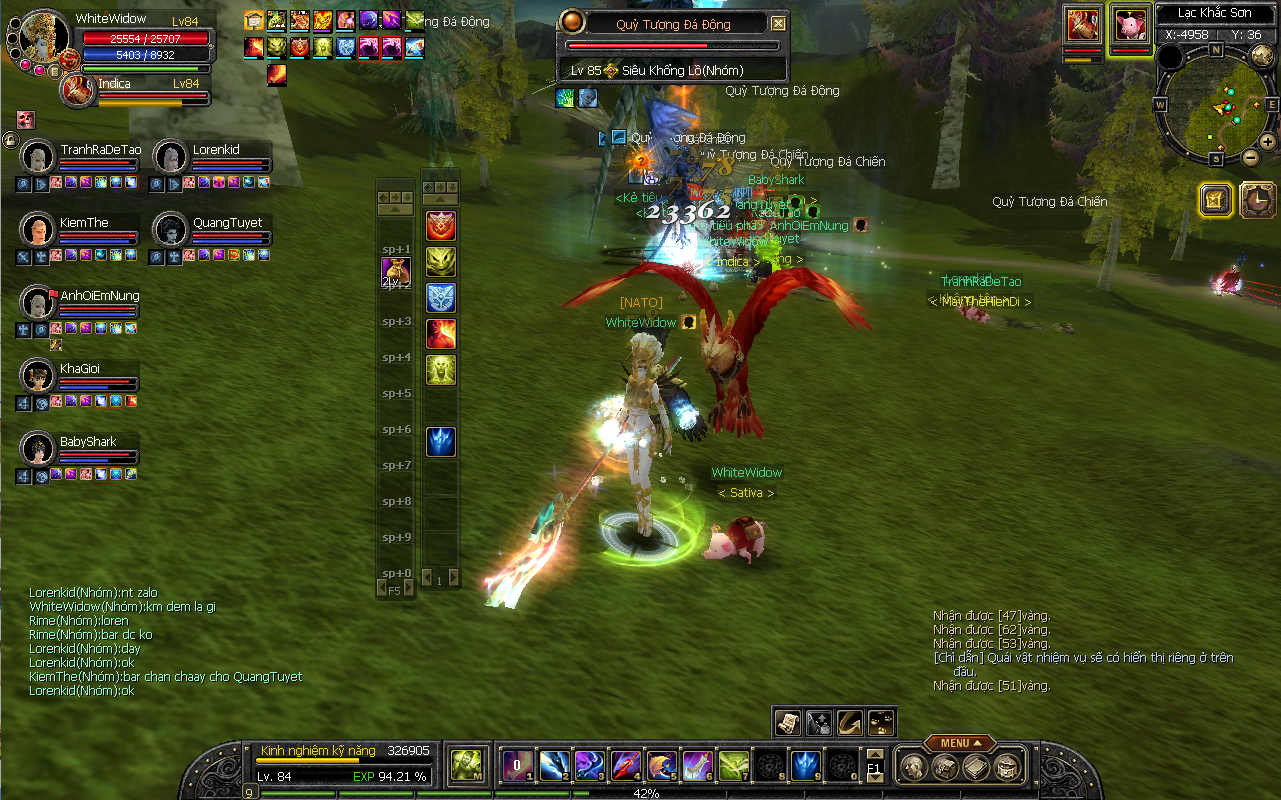Click the green figure skill marked M
Image resolution: width=1281 pixels, height=800 pixels.
(x=465, y=766)
